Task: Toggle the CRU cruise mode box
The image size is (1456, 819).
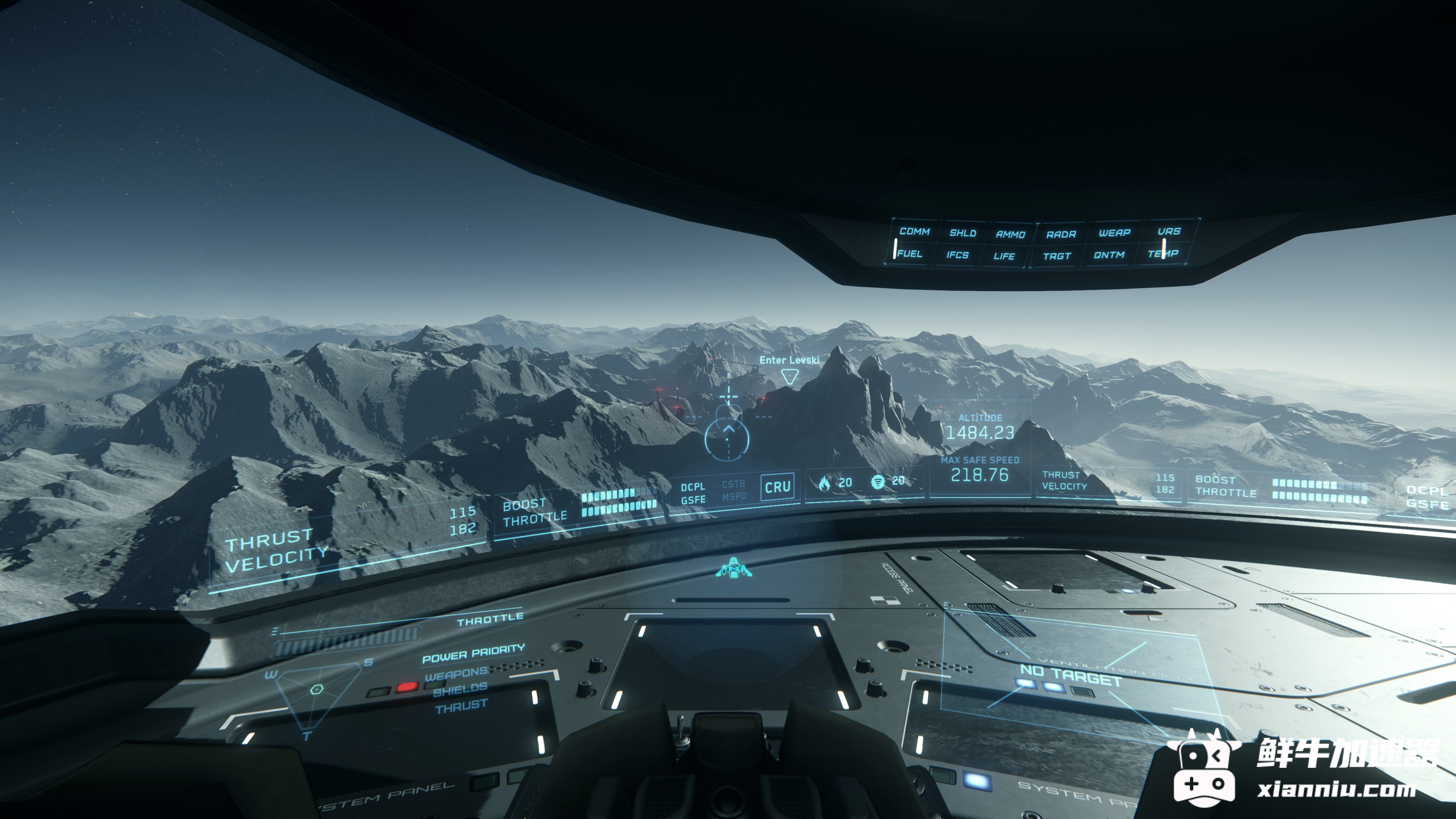Action: coord(777,486)
